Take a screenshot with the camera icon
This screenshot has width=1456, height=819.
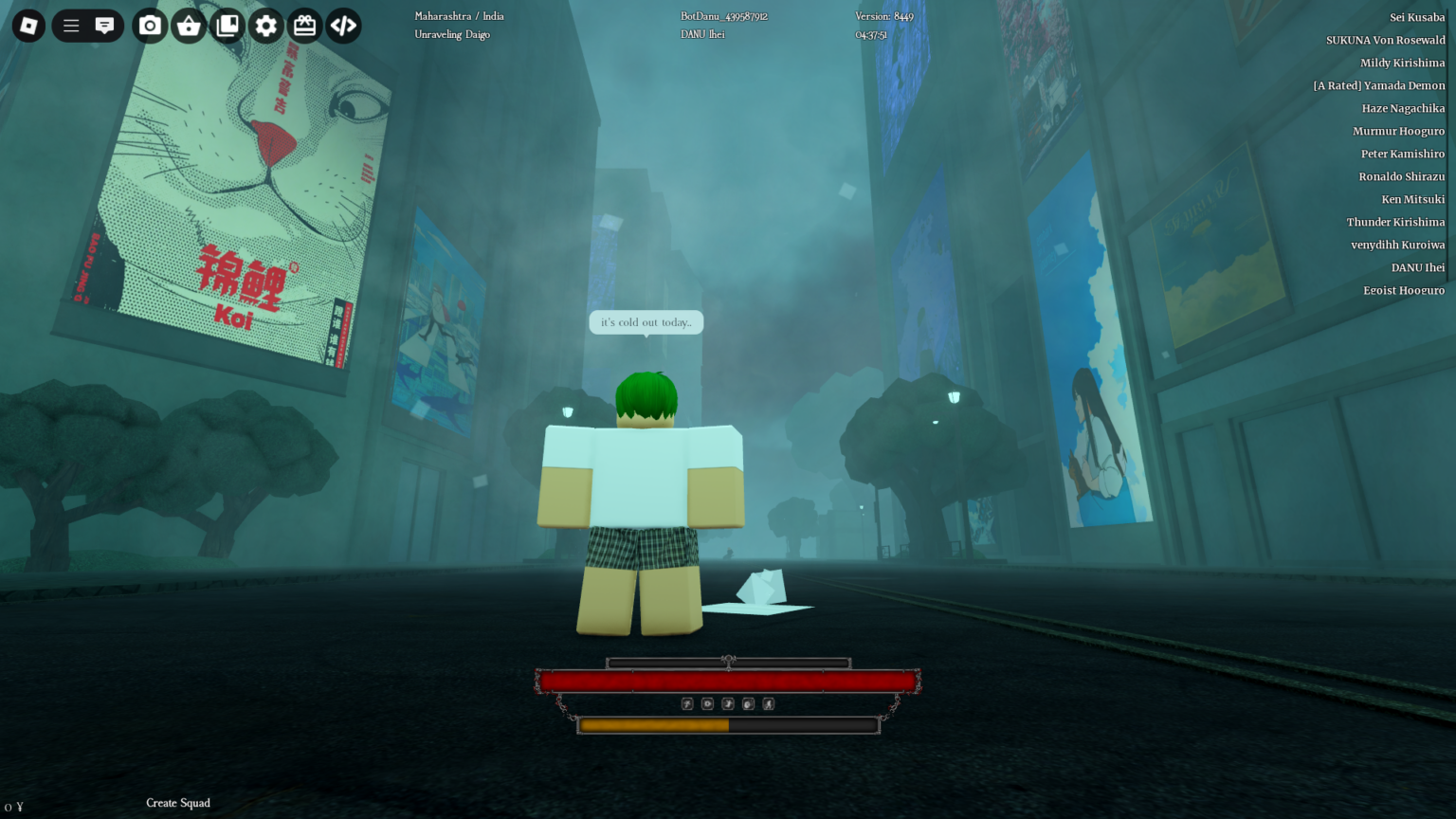point(149,26)
